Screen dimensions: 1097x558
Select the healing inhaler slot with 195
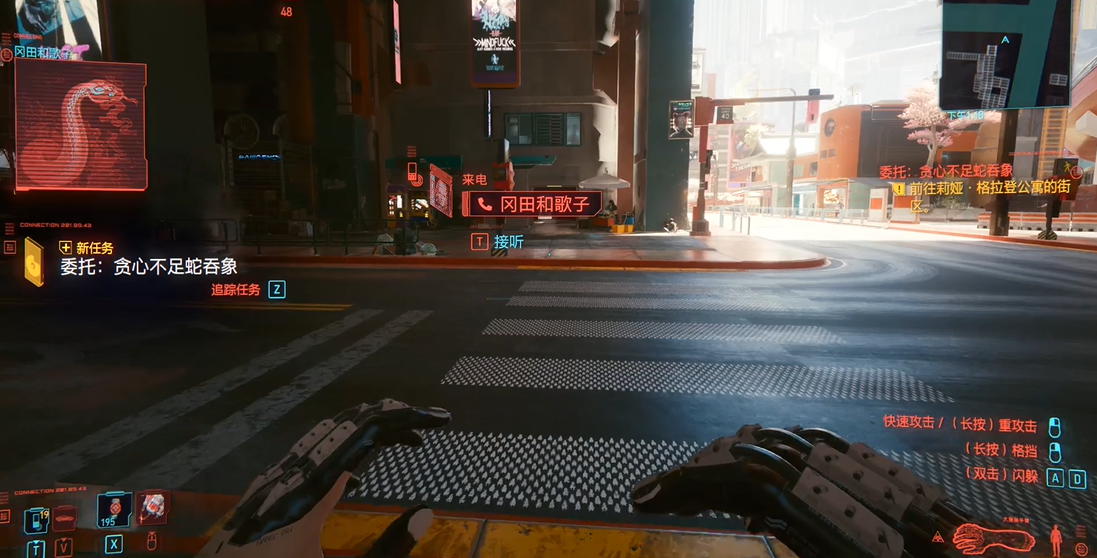pos(112,512)
